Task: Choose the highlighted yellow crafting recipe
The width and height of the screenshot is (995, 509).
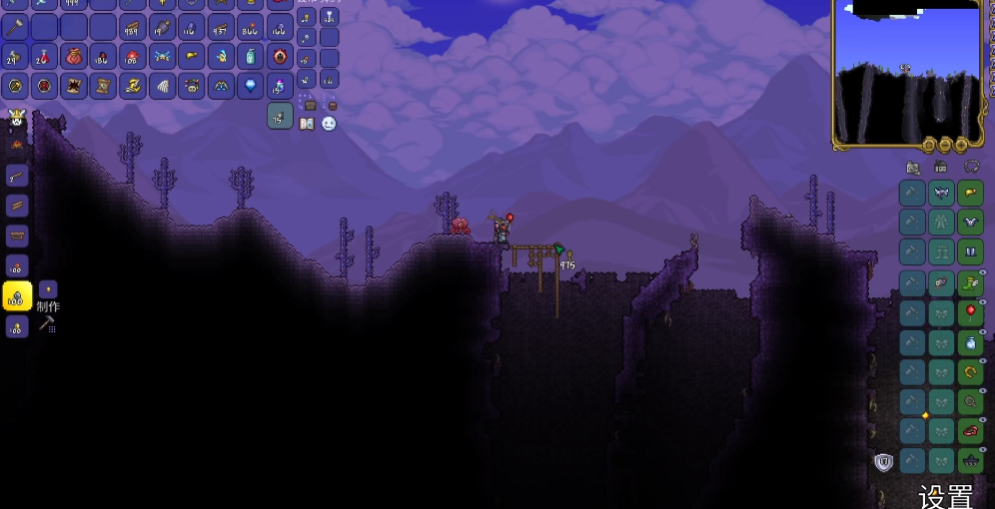Action: coord(17,296)
